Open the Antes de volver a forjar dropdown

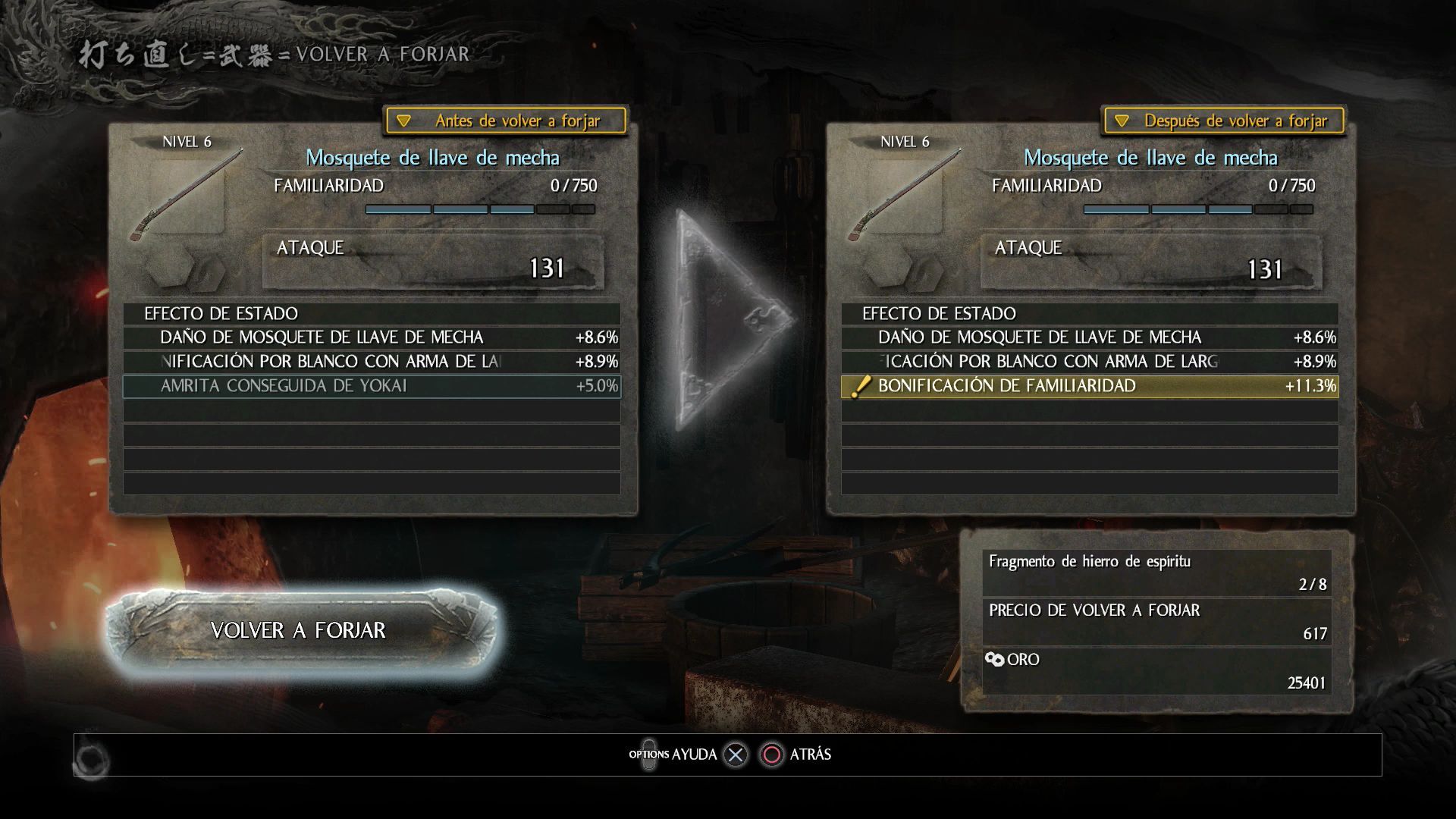(x=506, y=121)
